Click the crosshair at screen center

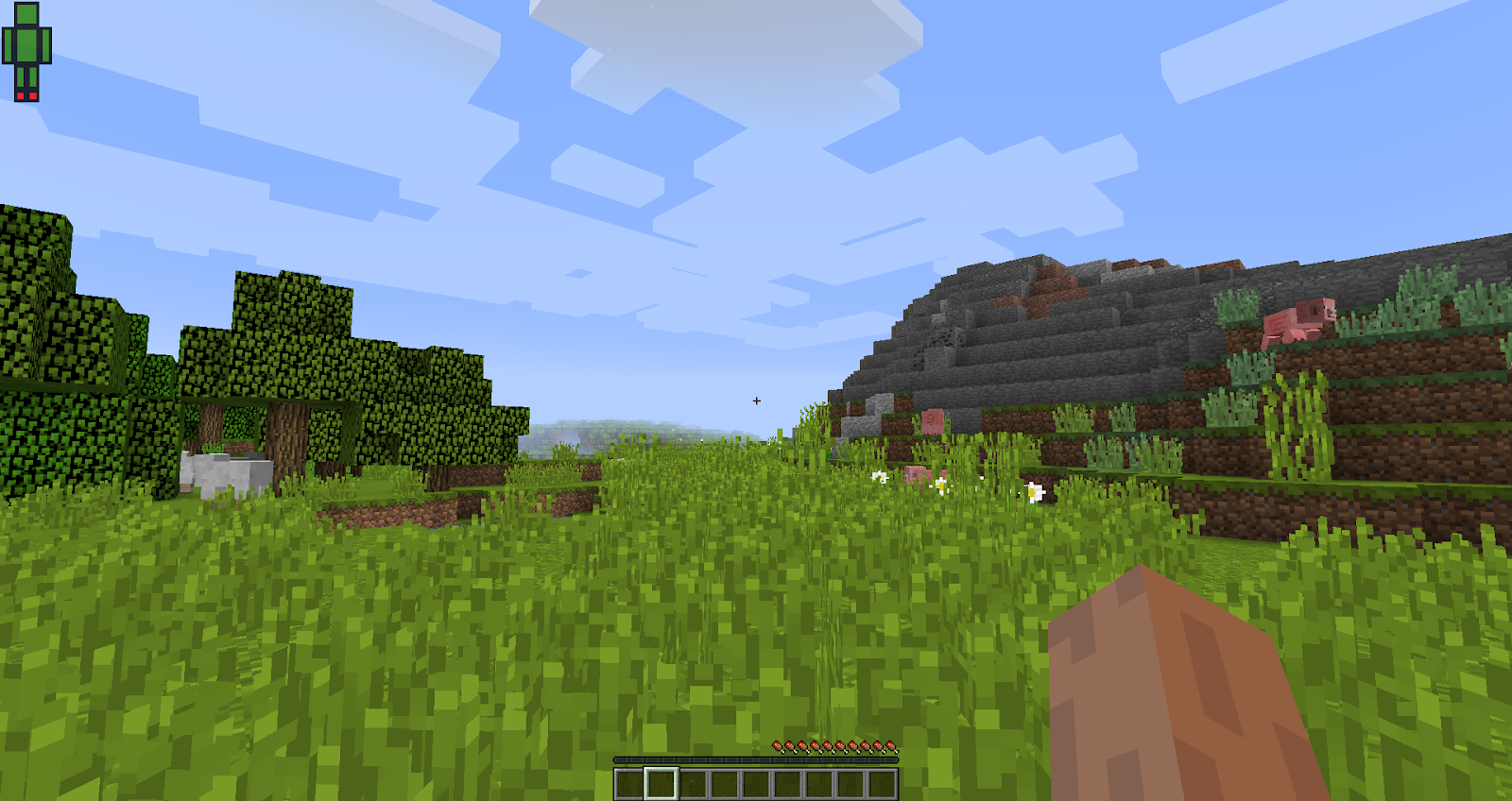[x=756, y=400]
